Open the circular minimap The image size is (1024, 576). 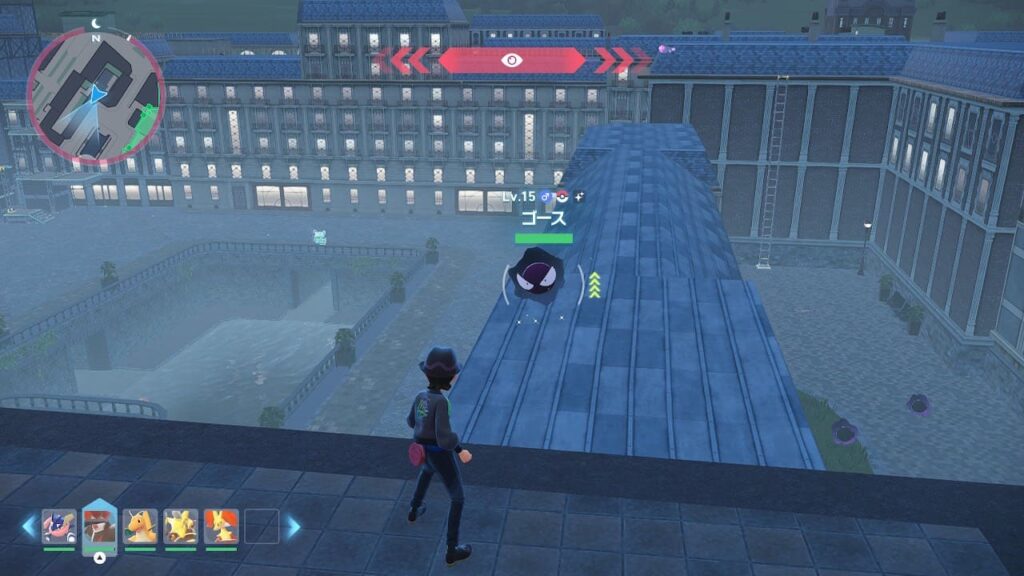click(95, 96)
